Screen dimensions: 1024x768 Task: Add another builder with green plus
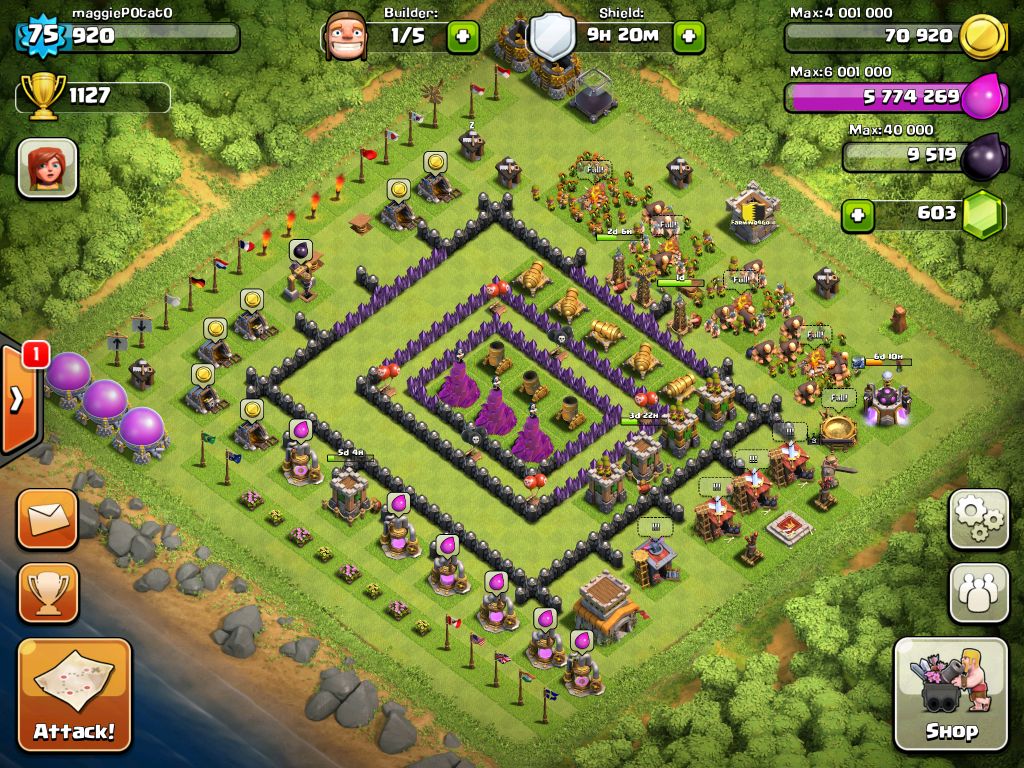[462, 37]
